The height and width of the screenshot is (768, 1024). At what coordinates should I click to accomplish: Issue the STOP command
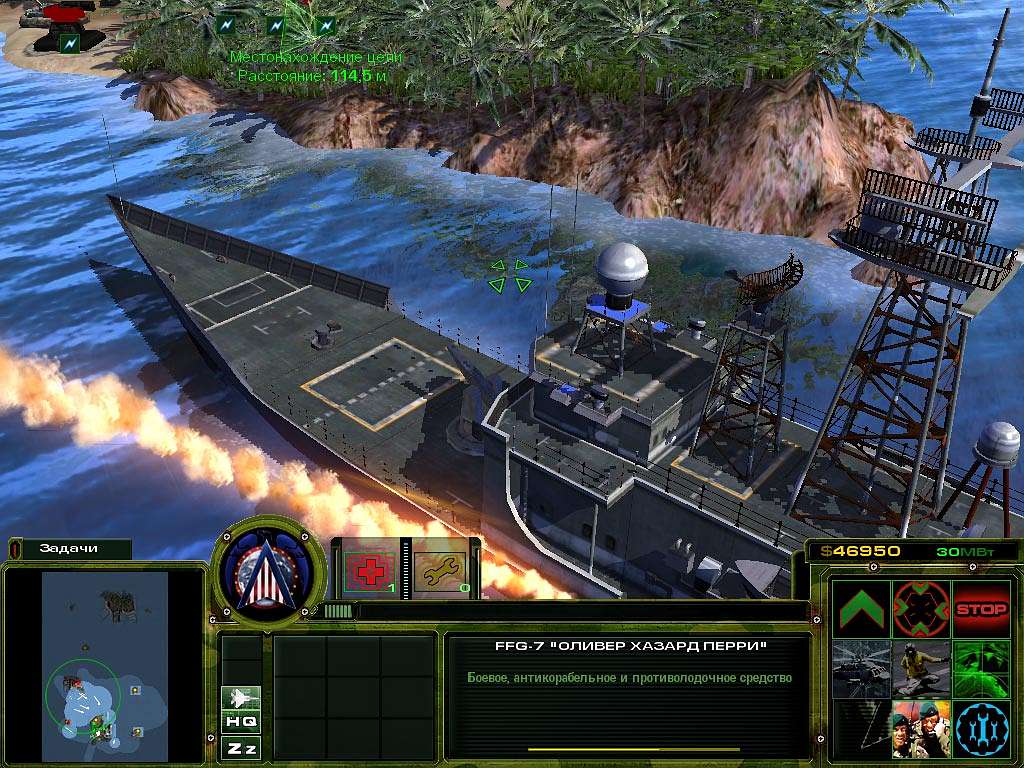[981, 609]
